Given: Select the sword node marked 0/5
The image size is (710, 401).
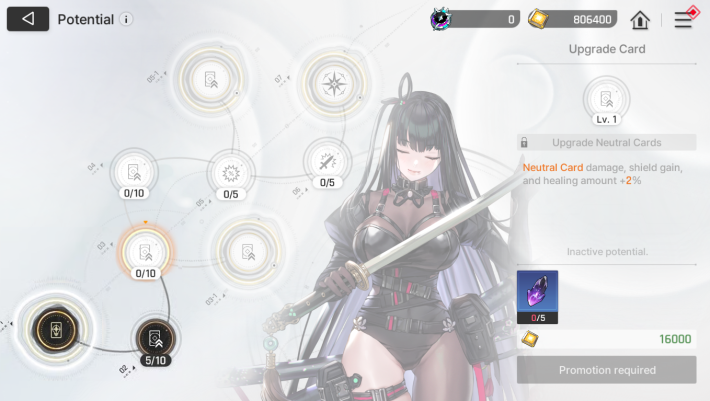Looking at the screenshot, I should coord(327,161).
